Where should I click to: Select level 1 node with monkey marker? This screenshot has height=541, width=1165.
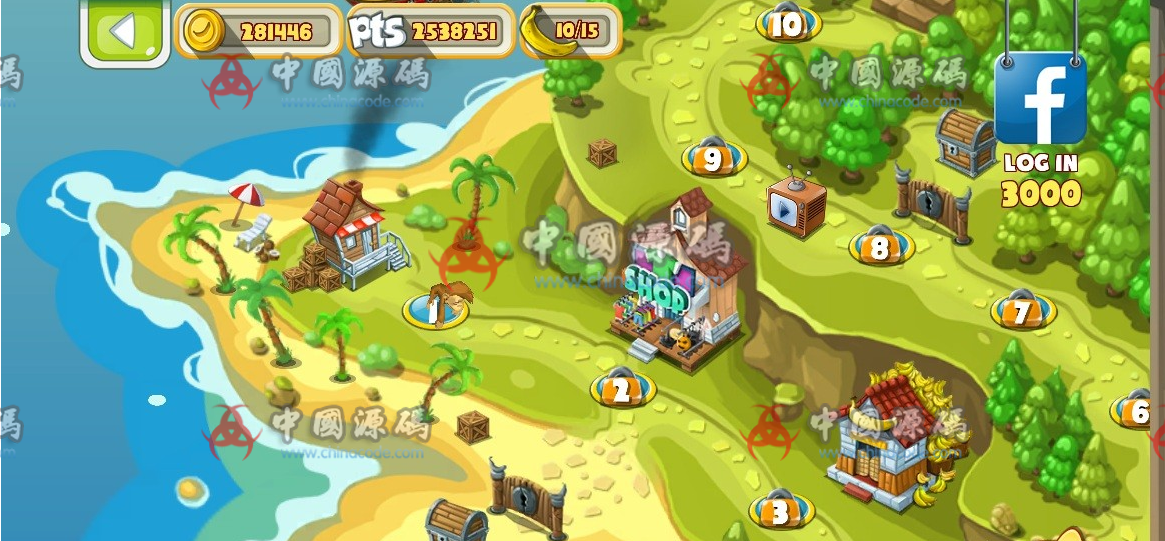(435, 310)
